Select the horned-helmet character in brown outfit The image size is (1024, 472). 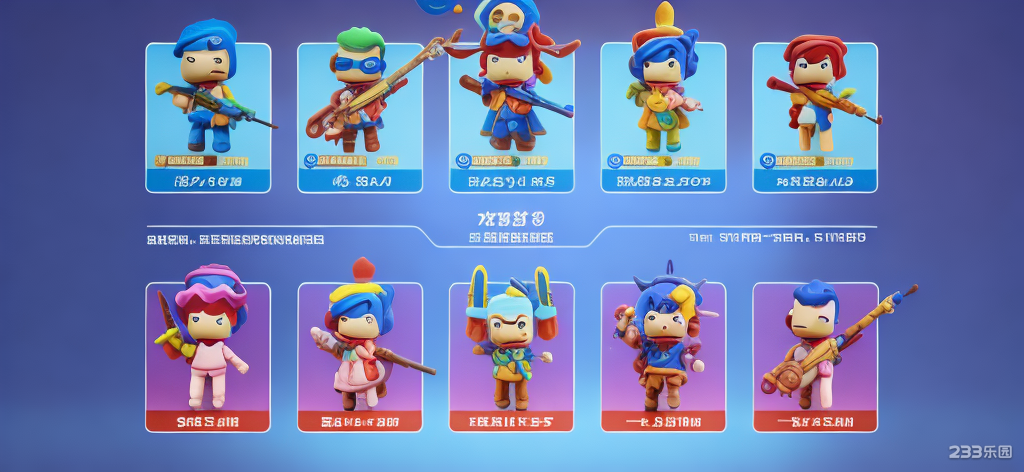pos(663,357)
